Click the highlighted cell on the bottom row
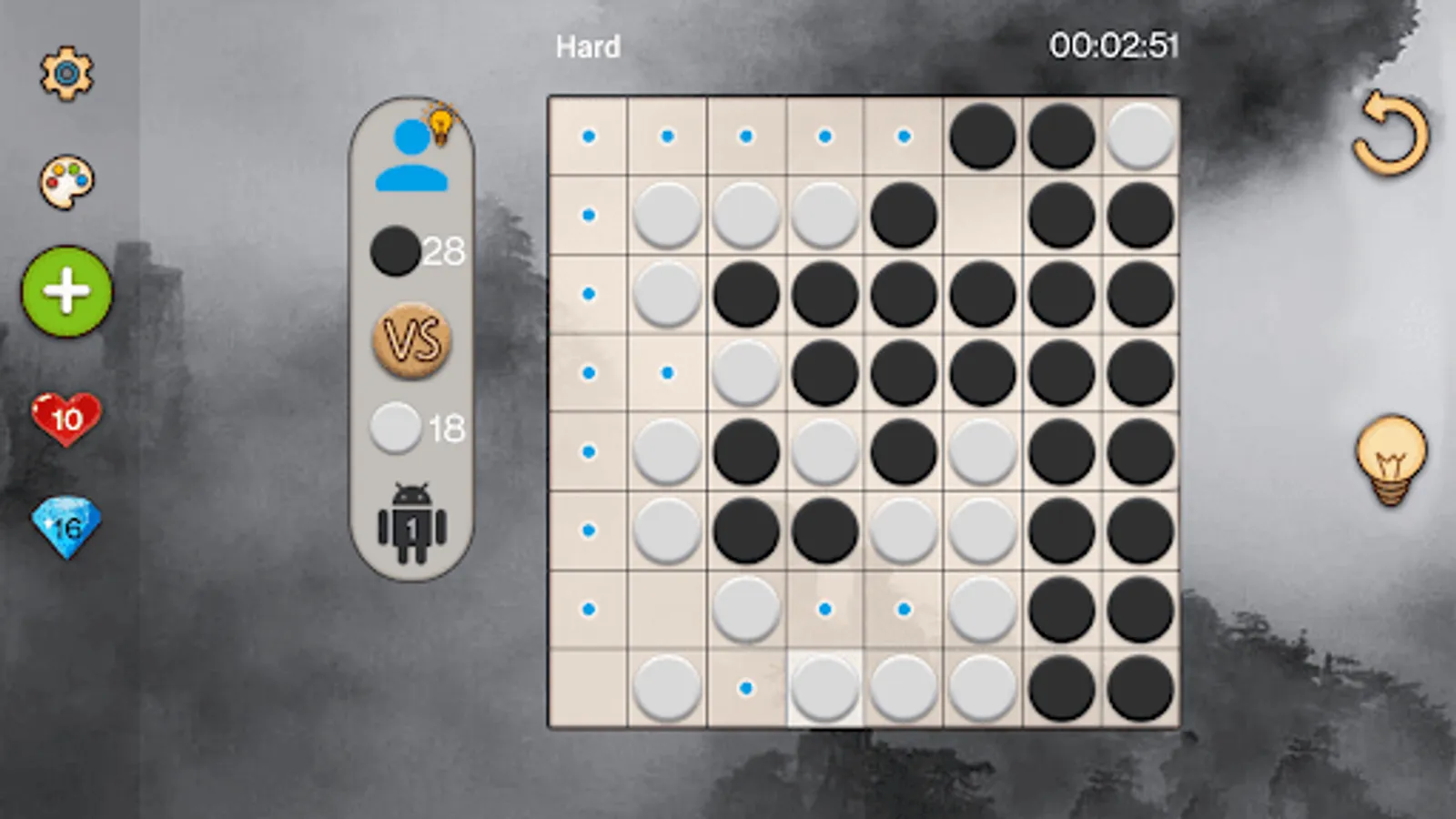The image size is (1456, 819). pyautogui.click(x=824, y=687)
